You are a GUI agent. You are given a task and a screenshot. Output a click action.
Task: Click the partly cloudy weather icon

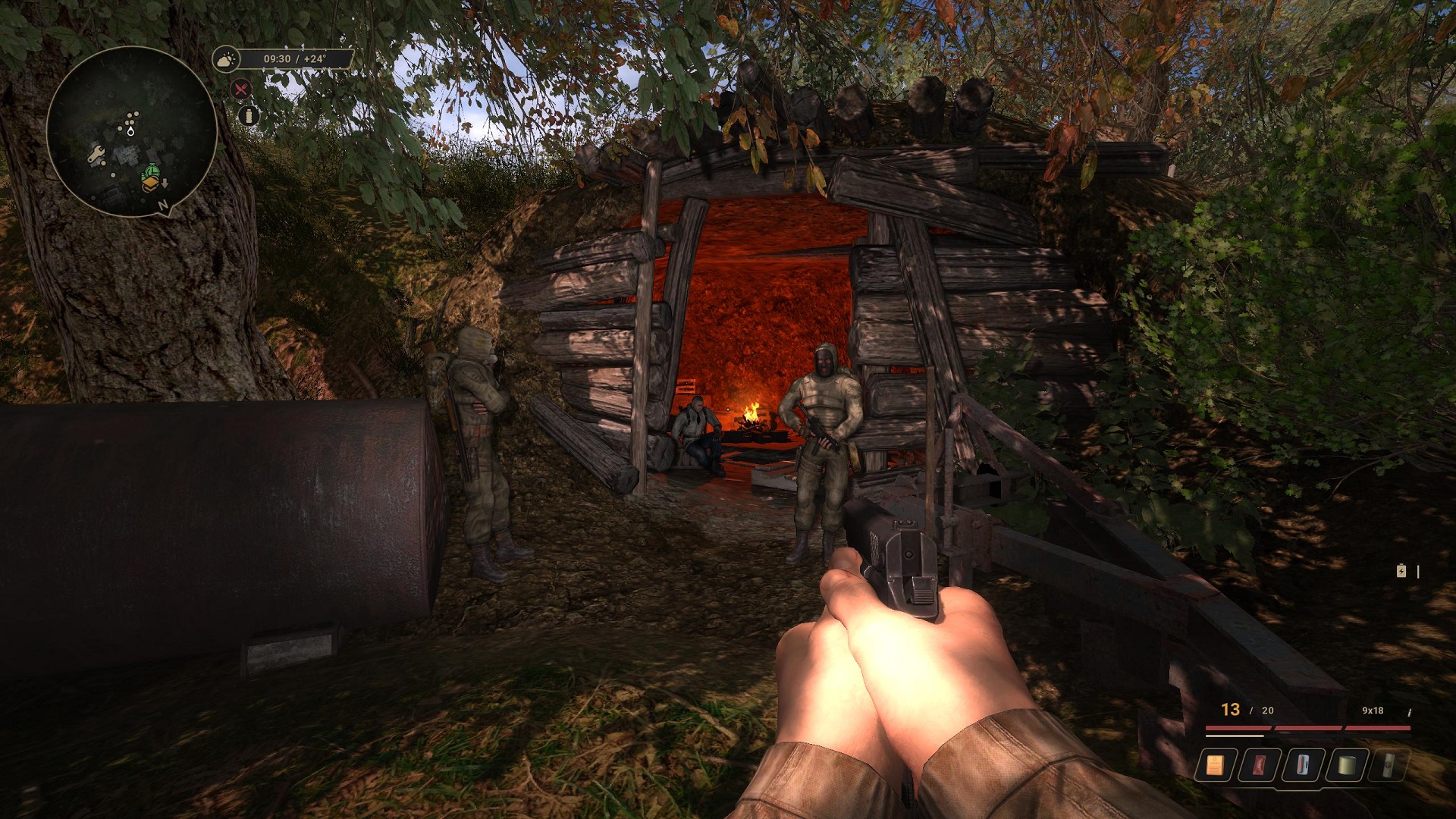[x=226, y=59]
